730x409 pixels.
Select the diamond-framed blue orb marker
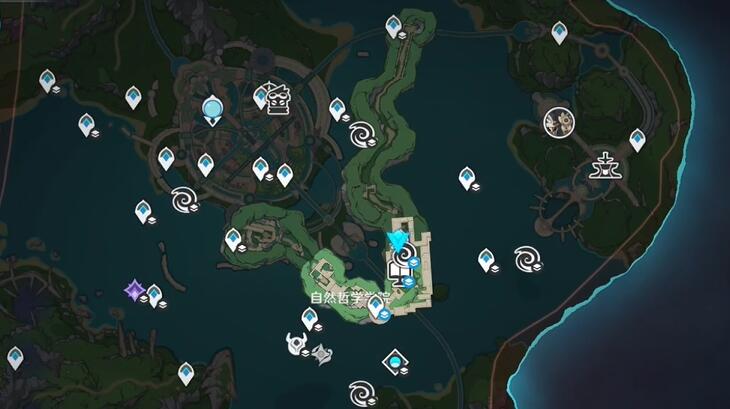(396, 361)
